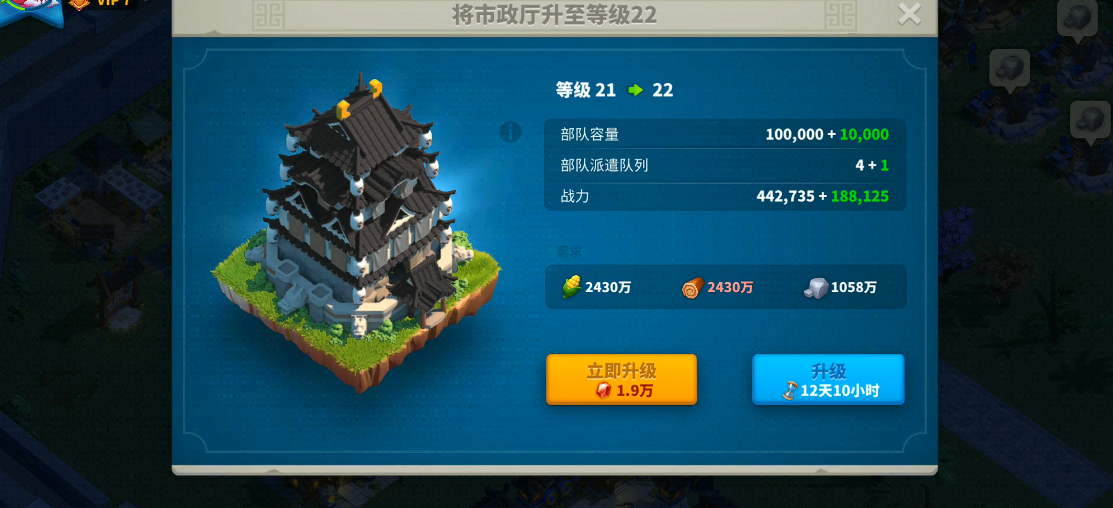The width and height of the screenshot is (1113, 508).
Task: Choose the orange 立即升级 instant upgrade button
Action: click(621, 379)
